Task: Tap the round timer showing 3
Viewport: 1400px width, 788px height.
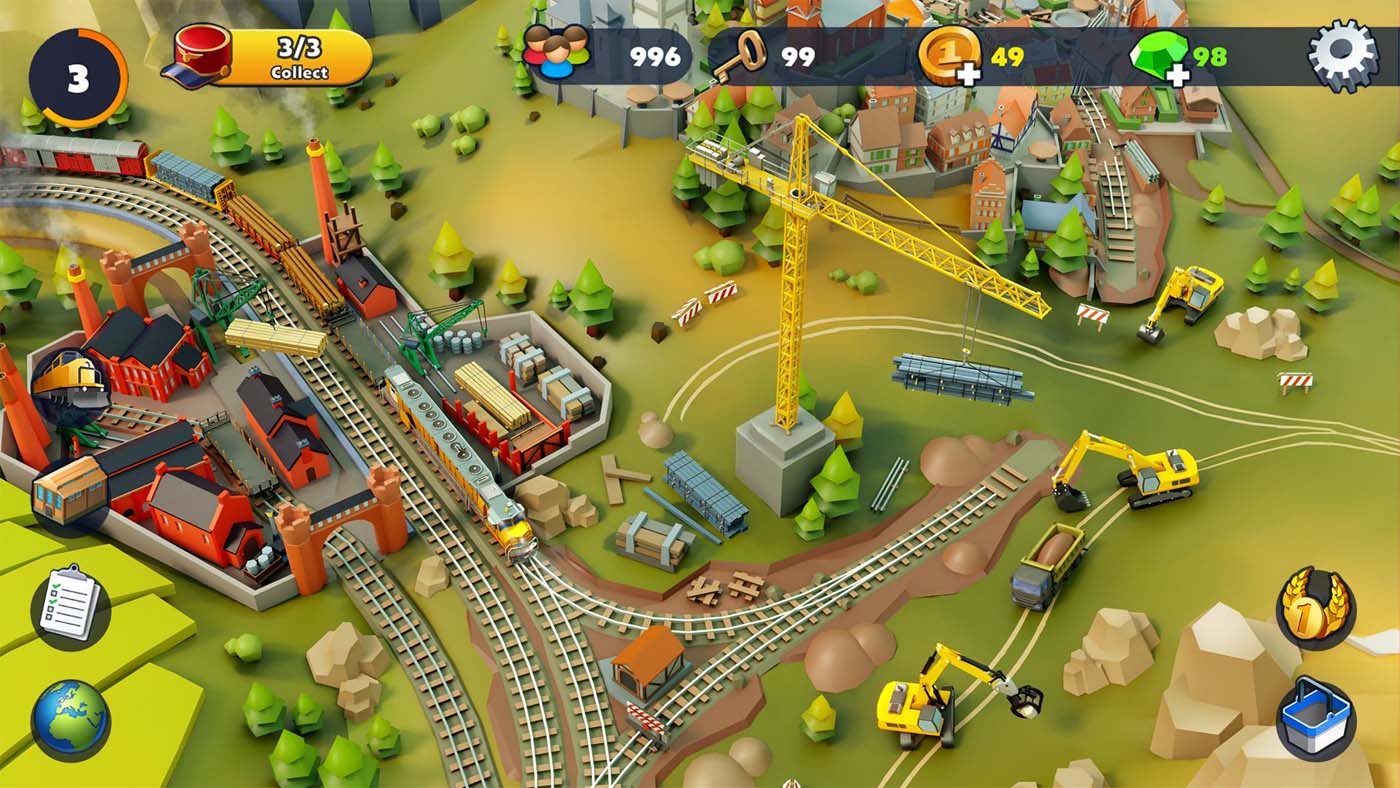Action: click(x=76, y=72)
